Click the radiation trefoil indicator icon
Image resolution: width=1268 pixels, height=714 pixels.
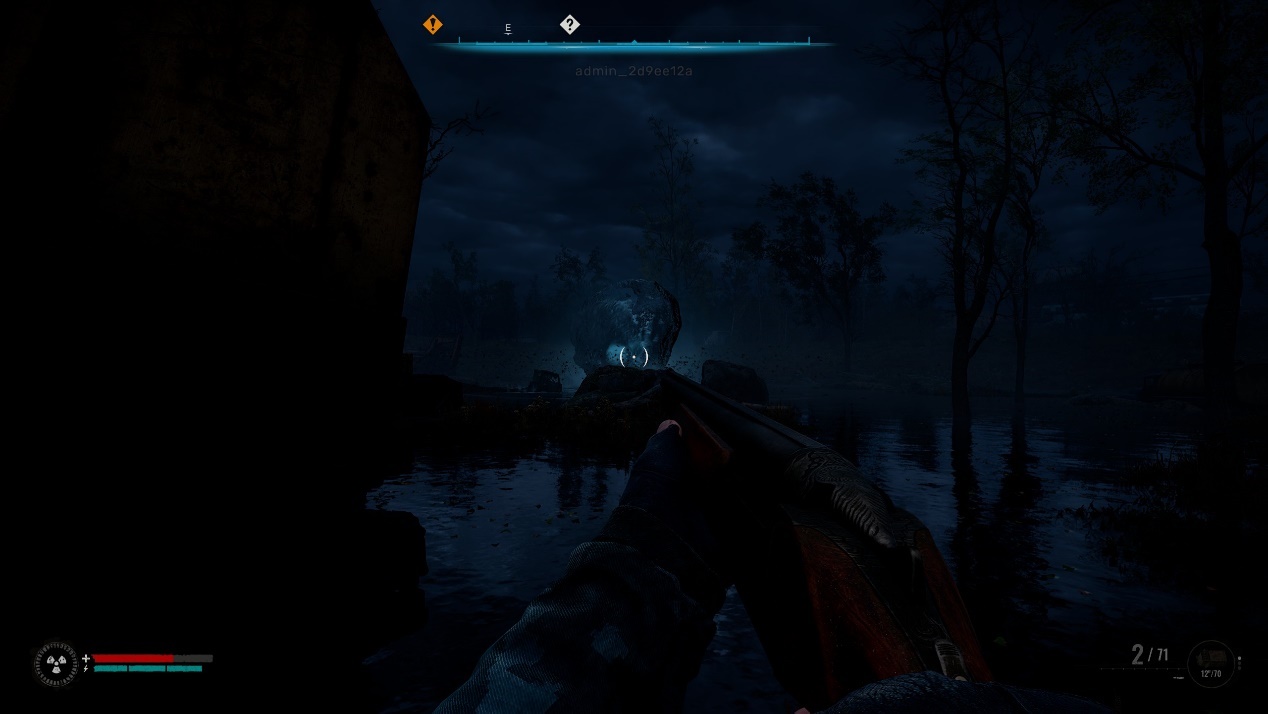[x=57, y=664]
